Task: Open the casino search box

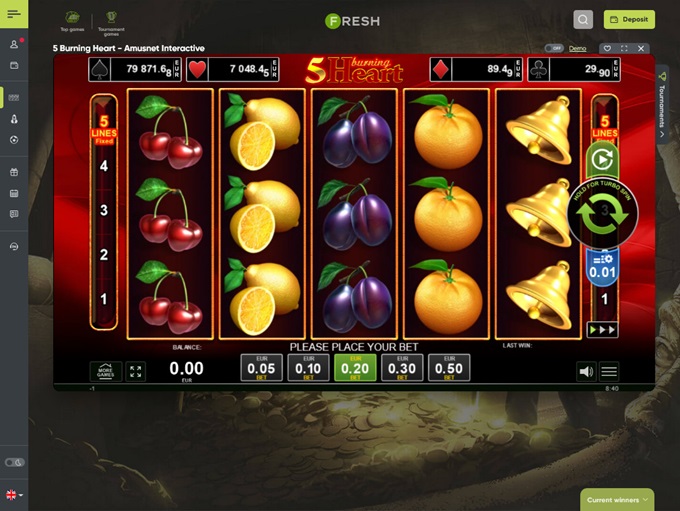Action: pos(584,19)
